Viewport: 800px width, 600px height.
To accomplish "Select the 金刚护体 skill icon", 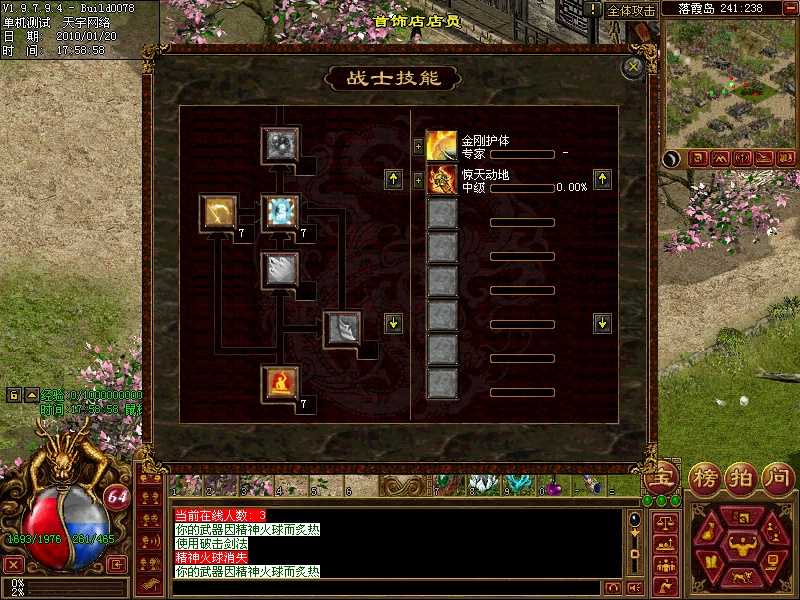I will point(442,146).
